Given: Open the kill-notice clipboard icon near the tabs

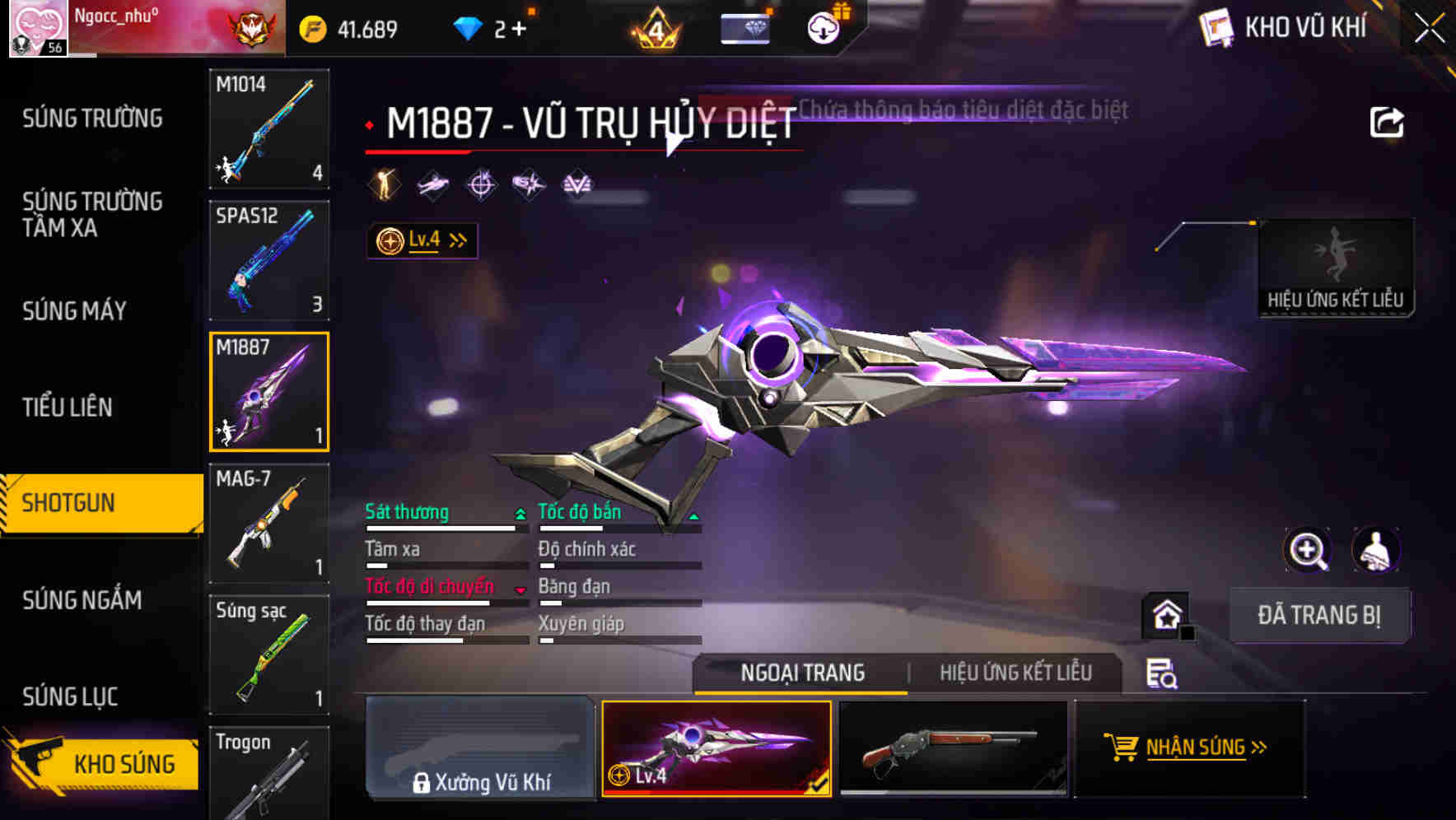Looking at the screenshot, I should pos(1160,675).
